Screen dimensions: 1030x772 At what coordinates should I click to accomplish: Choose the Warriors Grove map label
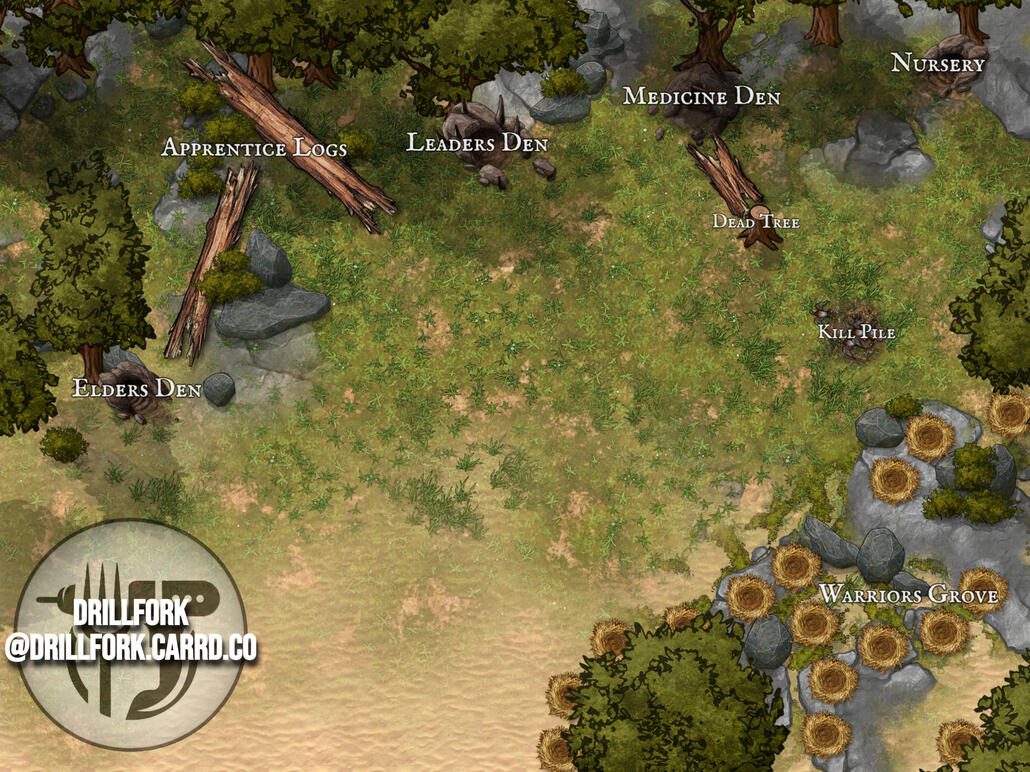pyautogui.click(x=908, y=595)
